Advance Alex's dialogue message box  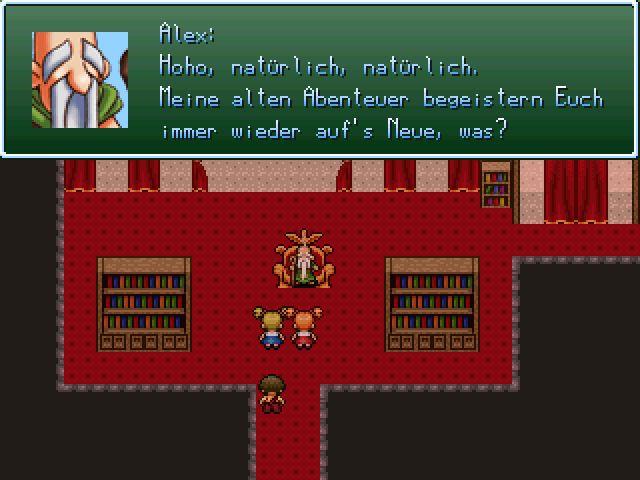pos(320,80)
